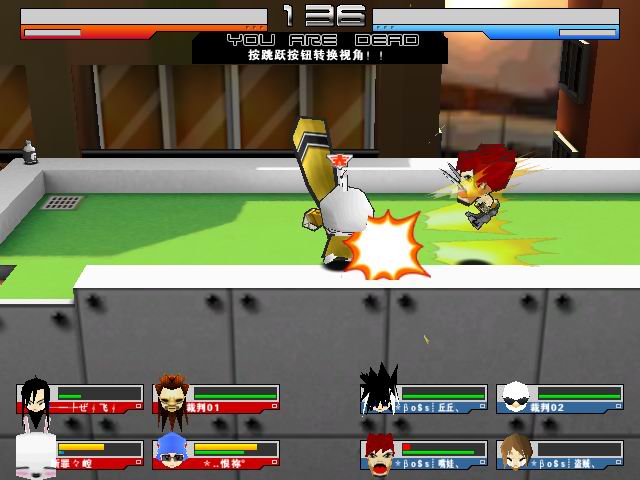
Task: Pick the spiky black-haired boss player panel
Action: click(423, 399)
